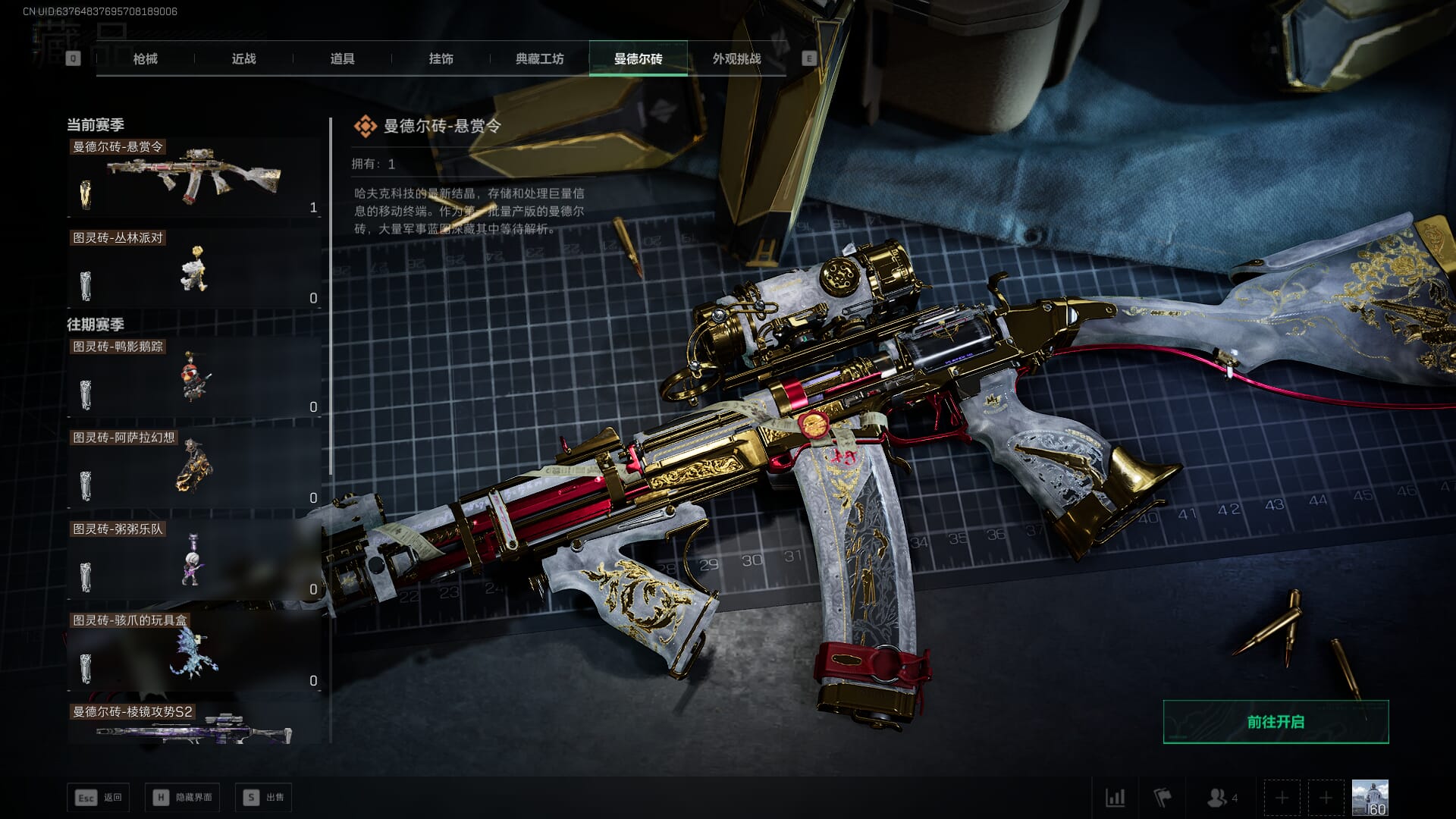Select the 图灵砖-骇爪的玩具盒 entry
This screenshot has width=1456, height=819.
point(193,651)
